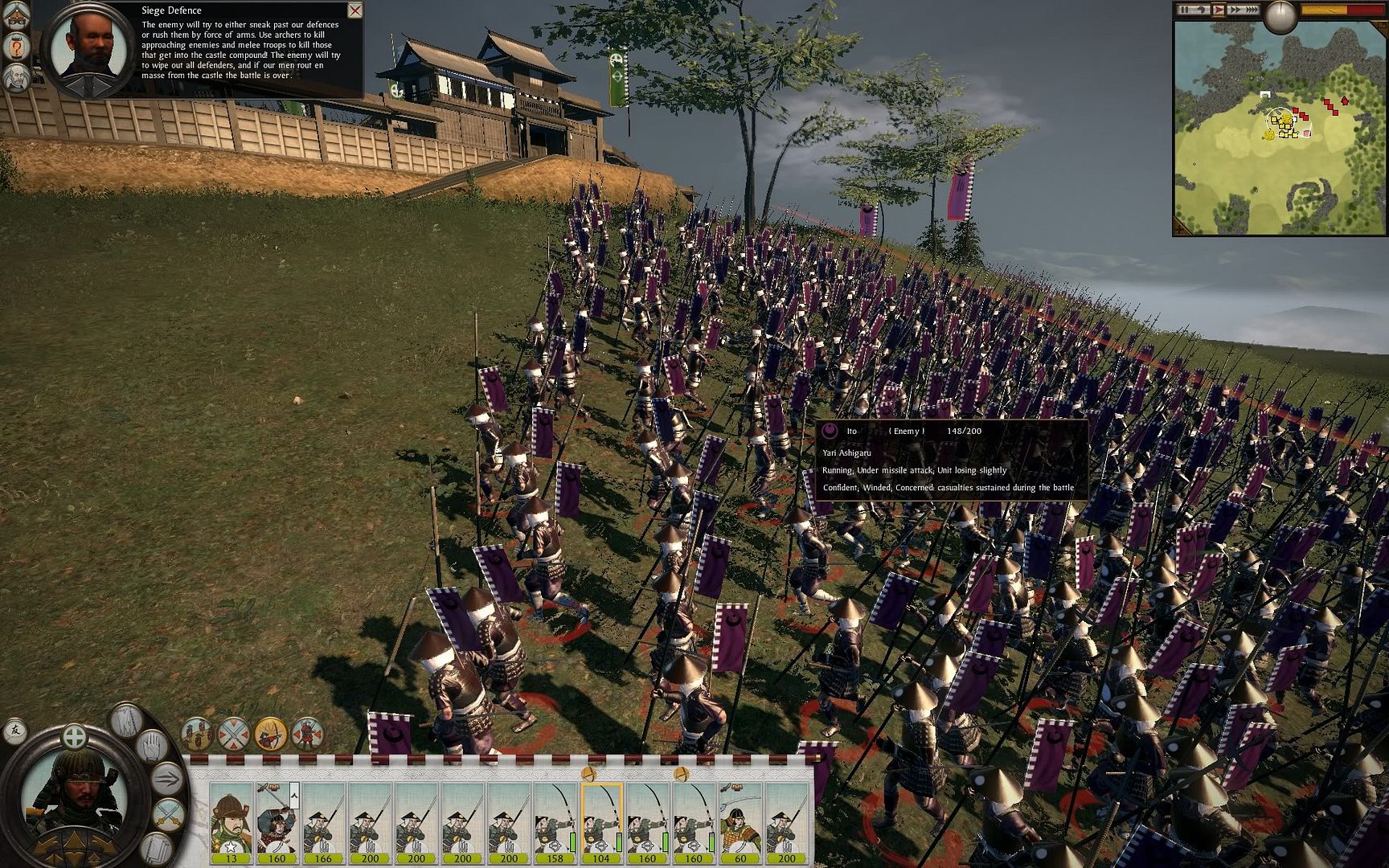This screenshot has height=868, width=1389.
Task: Select the samurai unit card with 60 men
Action: coord(740,821)
